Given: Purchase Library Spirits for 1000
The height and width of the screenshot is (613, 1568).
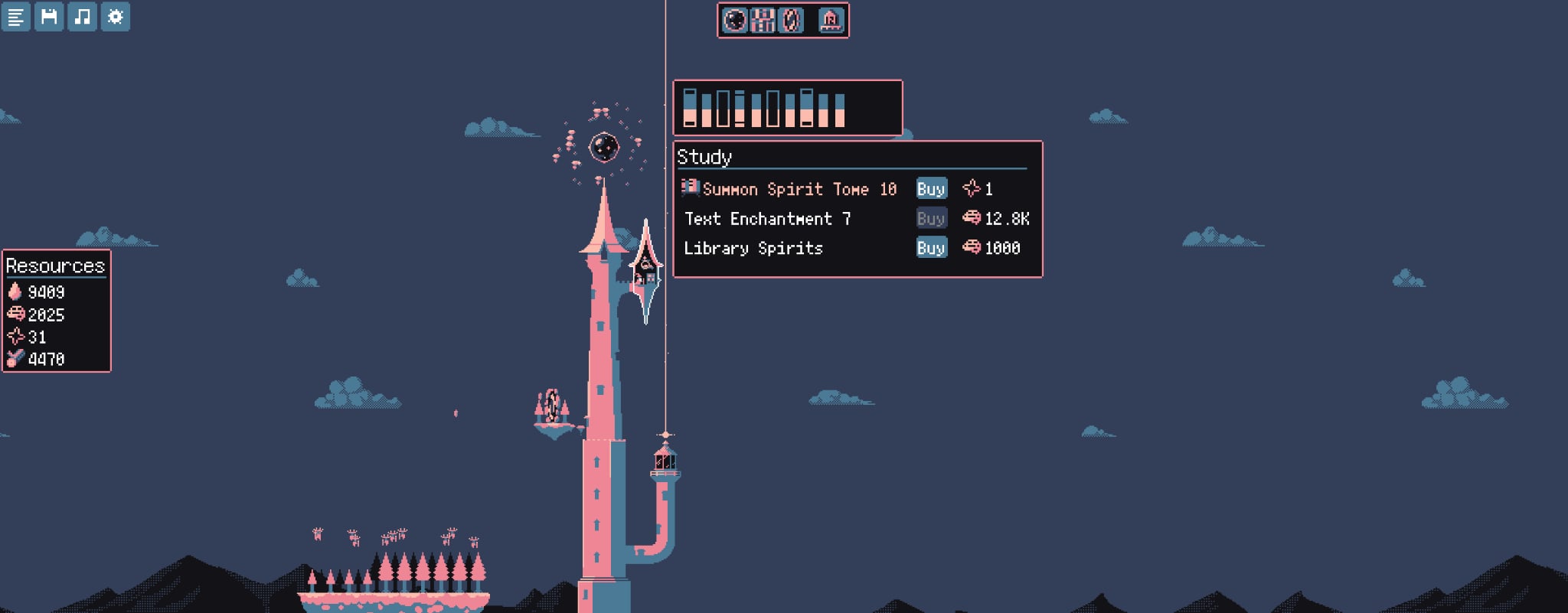Looking at the screenshot, I should (931, 248).
